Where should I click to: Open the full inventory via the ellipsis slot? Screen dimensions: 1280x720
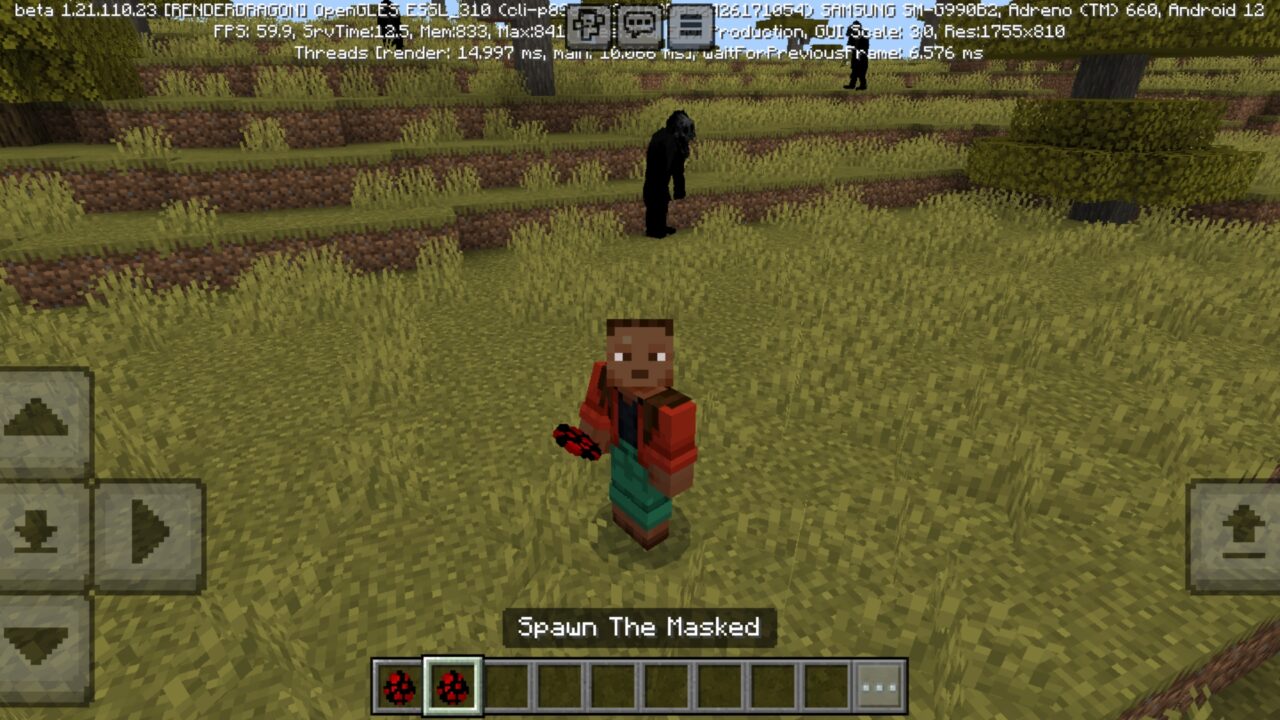878,686
